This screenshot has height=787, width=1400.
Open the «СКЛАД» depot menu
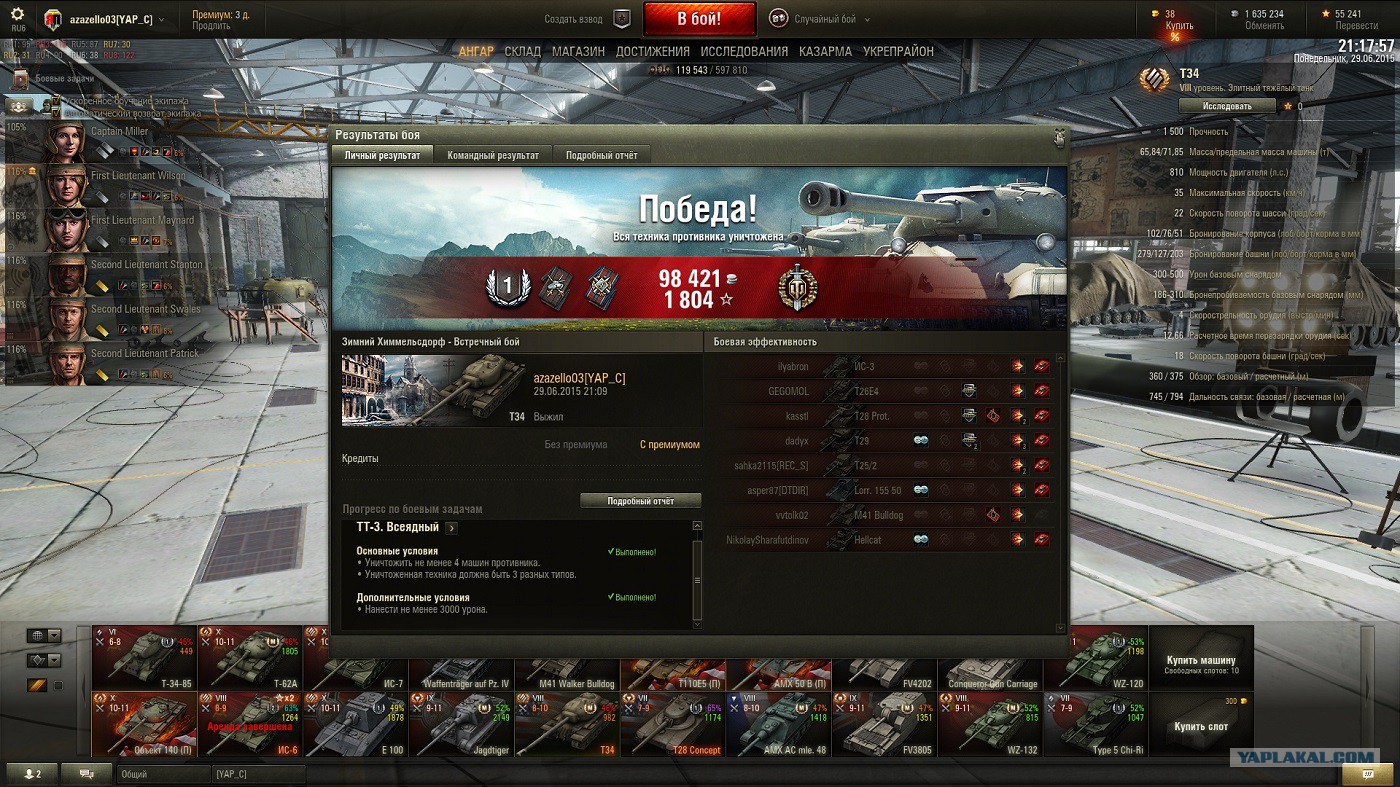[x=522, y=51]
